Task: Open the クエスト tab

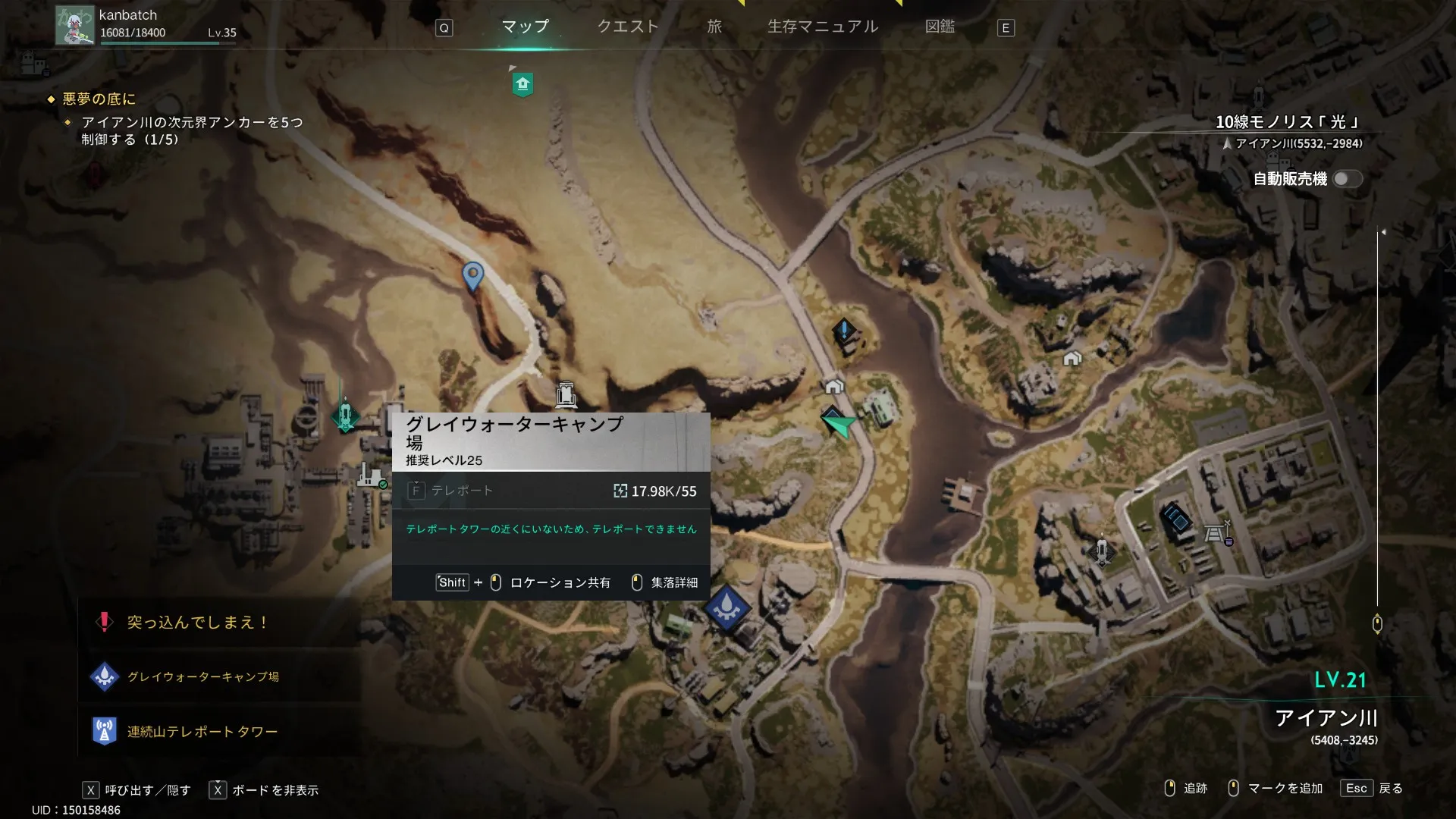Action: [x=628, y=27]
